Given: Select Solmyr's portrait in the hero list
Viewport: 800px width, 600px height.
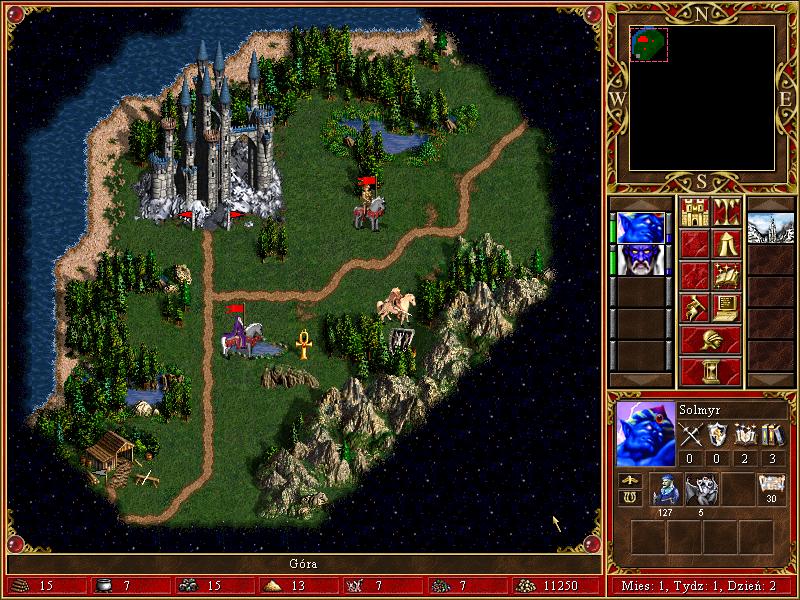Looking at the screenshot, I should (x=640, y=228).
